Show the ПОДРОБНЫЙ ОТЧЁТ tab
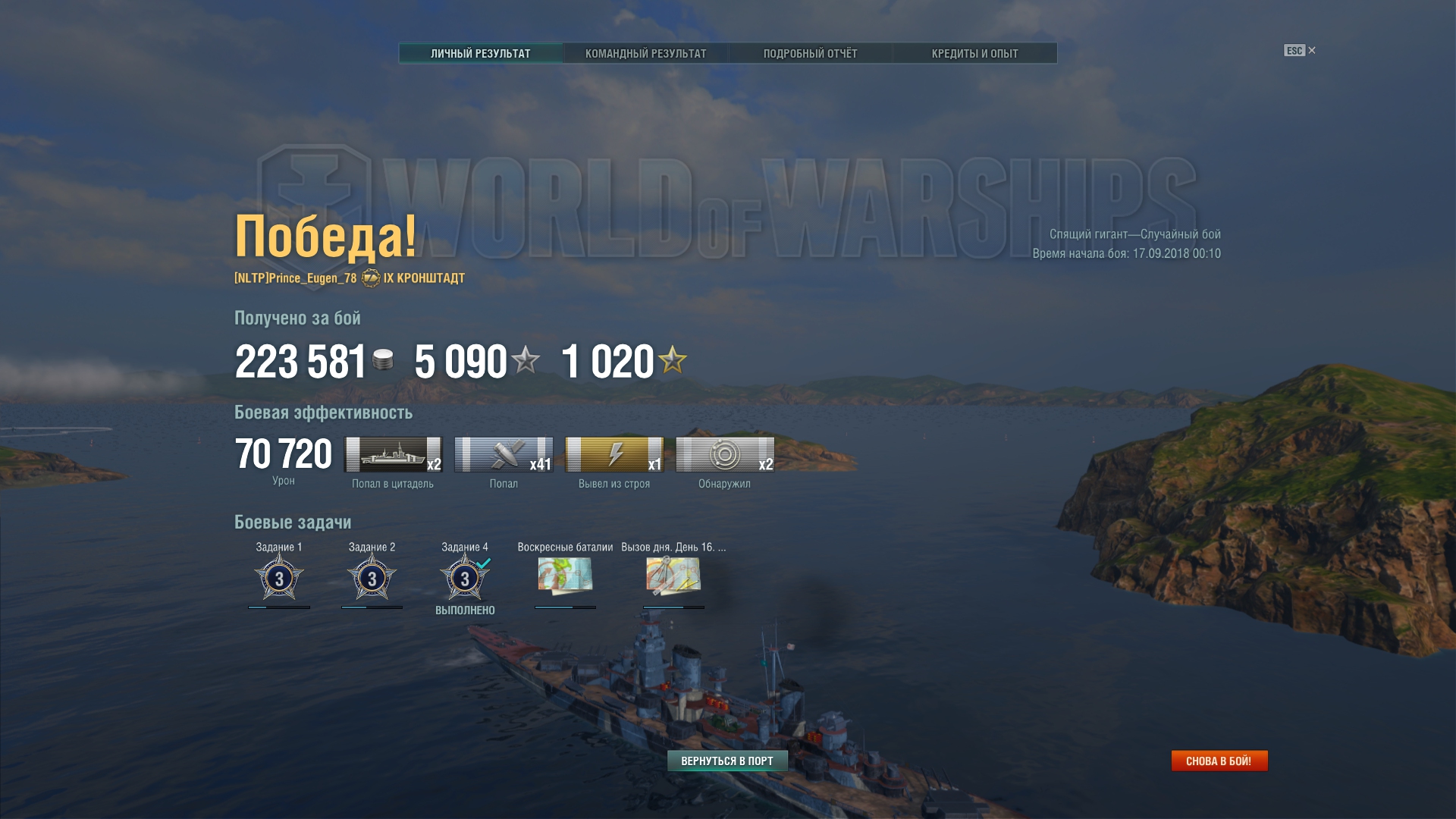This screenshot has height=819, width=1456. (810, 53)
